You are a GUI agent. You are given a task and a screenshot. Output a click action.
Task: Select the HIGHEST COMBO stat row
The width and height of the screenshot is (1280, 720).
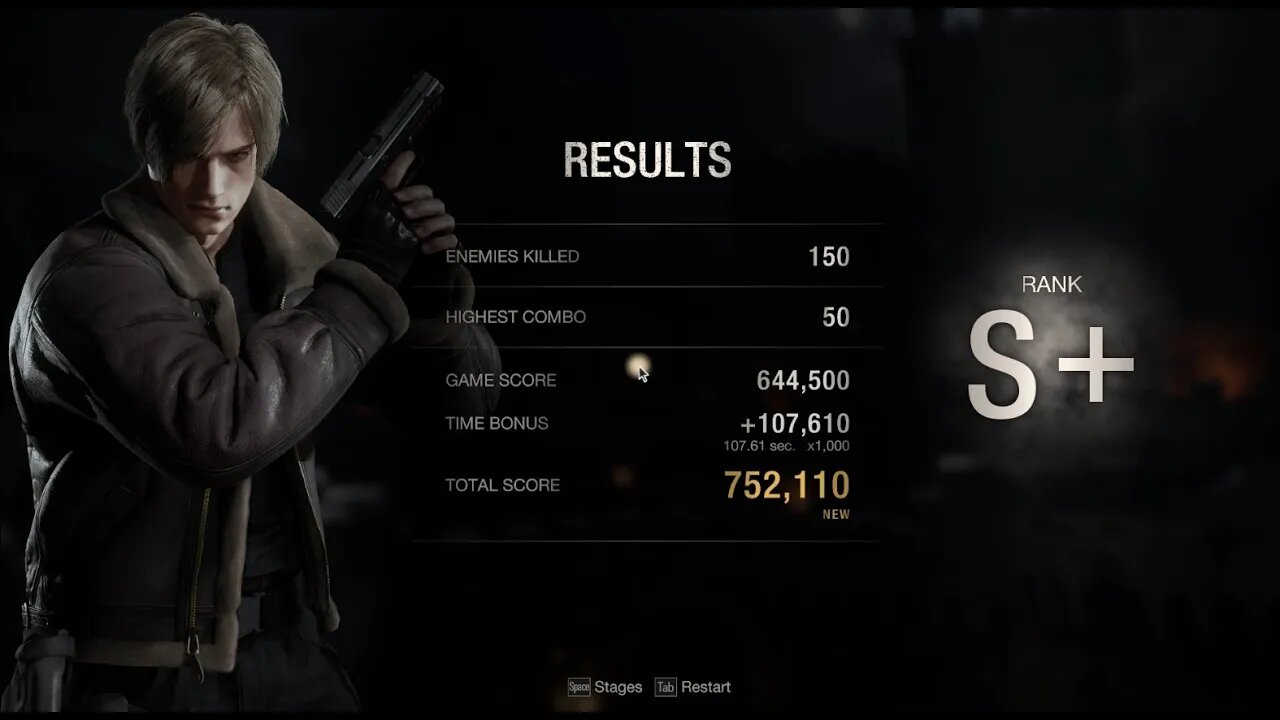(x=647, y=317)
